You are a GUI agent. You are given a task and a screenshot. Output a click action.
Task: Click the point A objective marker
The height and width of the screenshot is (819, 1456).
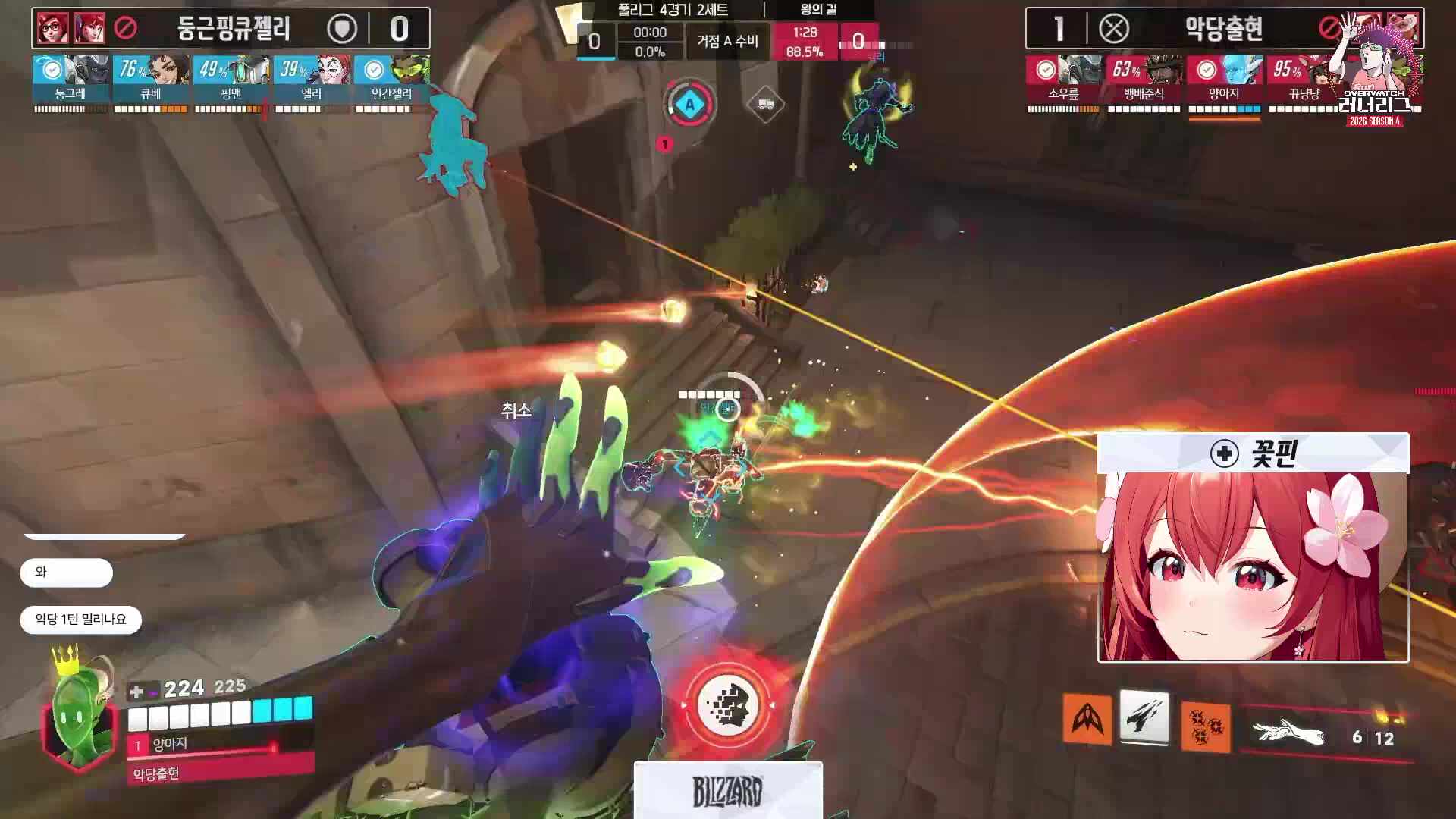click(689, 105)
